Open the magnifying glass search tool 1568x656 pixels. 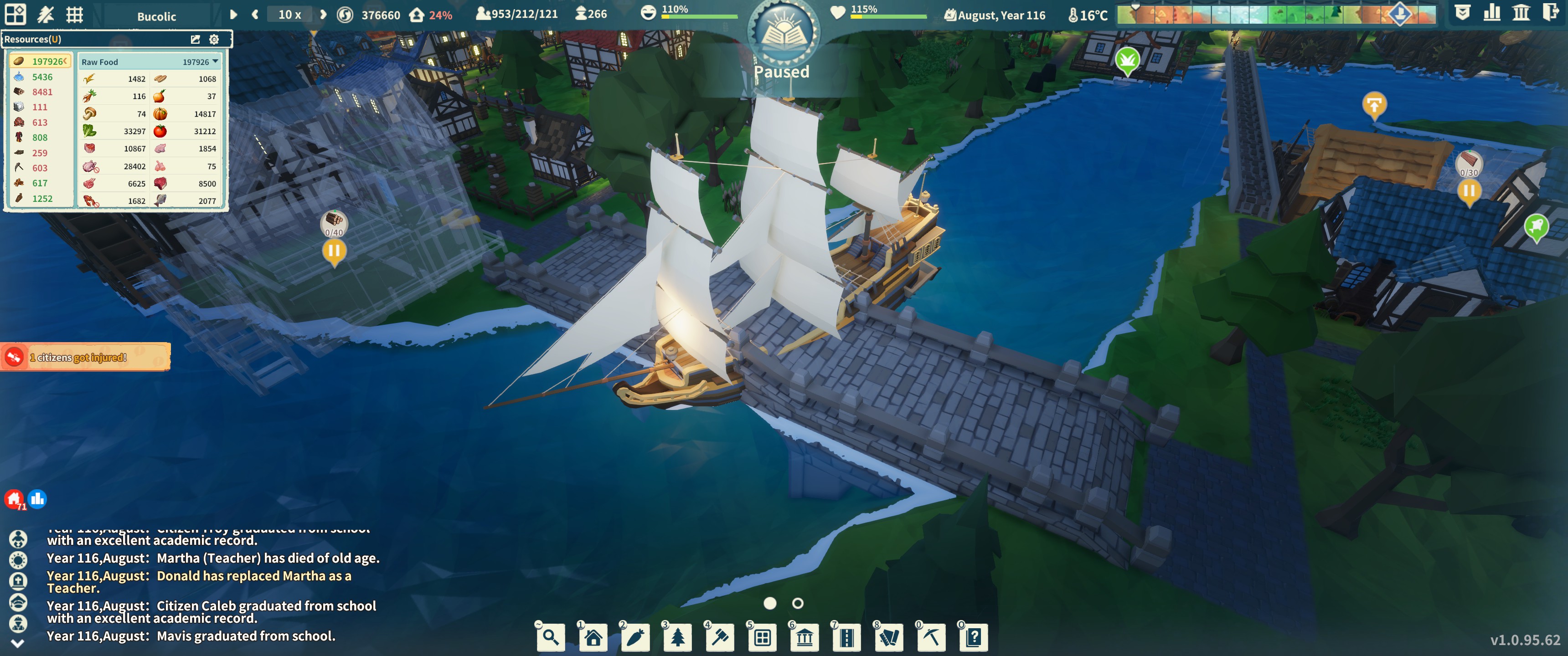pos(551,637)
